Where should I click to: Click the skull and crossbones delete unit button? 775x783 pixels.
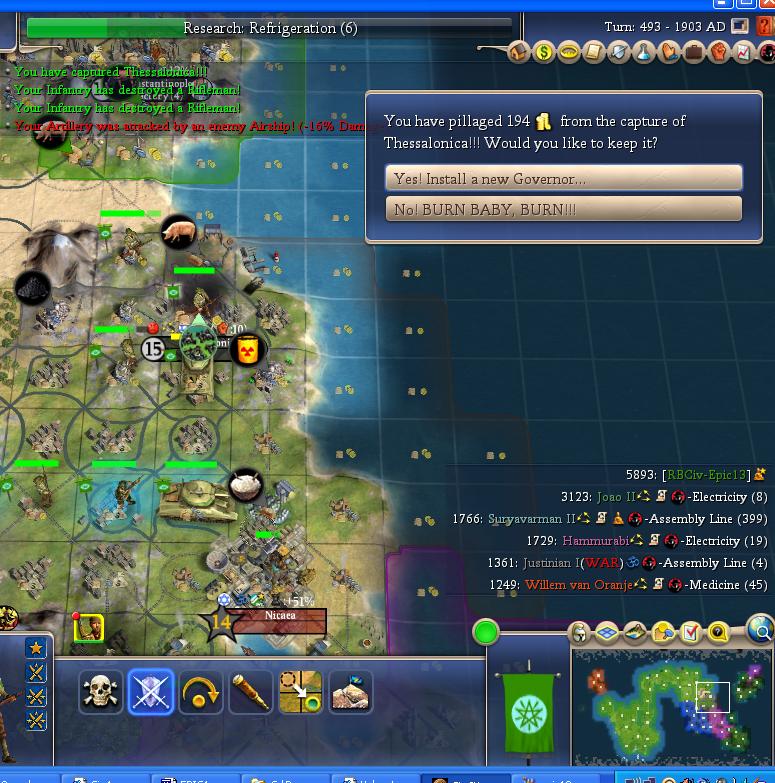click(101, 691)
